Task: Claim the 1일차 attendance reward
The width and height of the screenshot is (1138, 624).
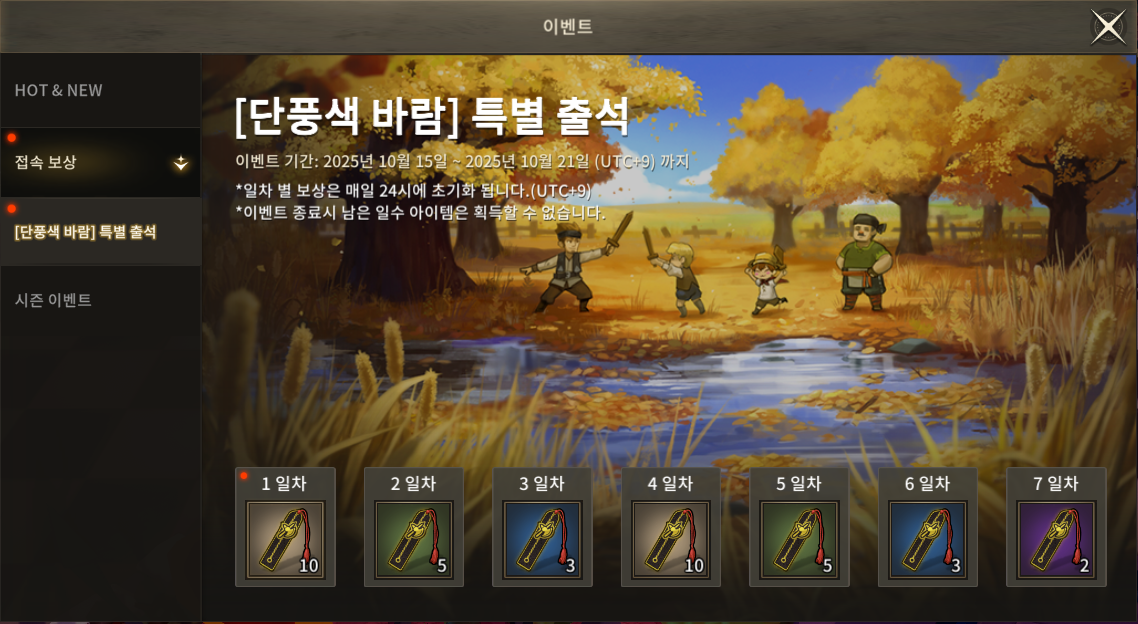Action: point(285,539)
